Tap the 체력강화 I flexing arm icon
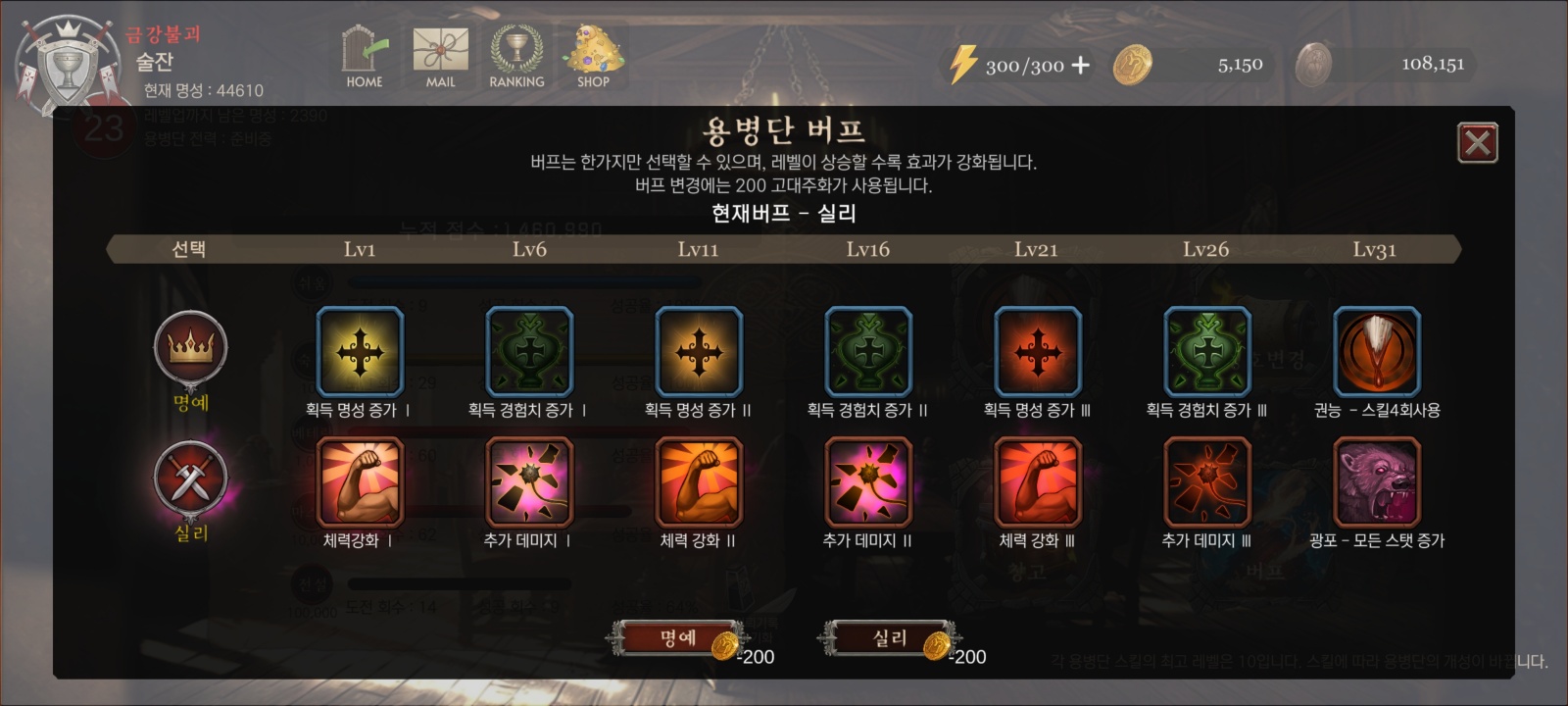 pos(360,482)
